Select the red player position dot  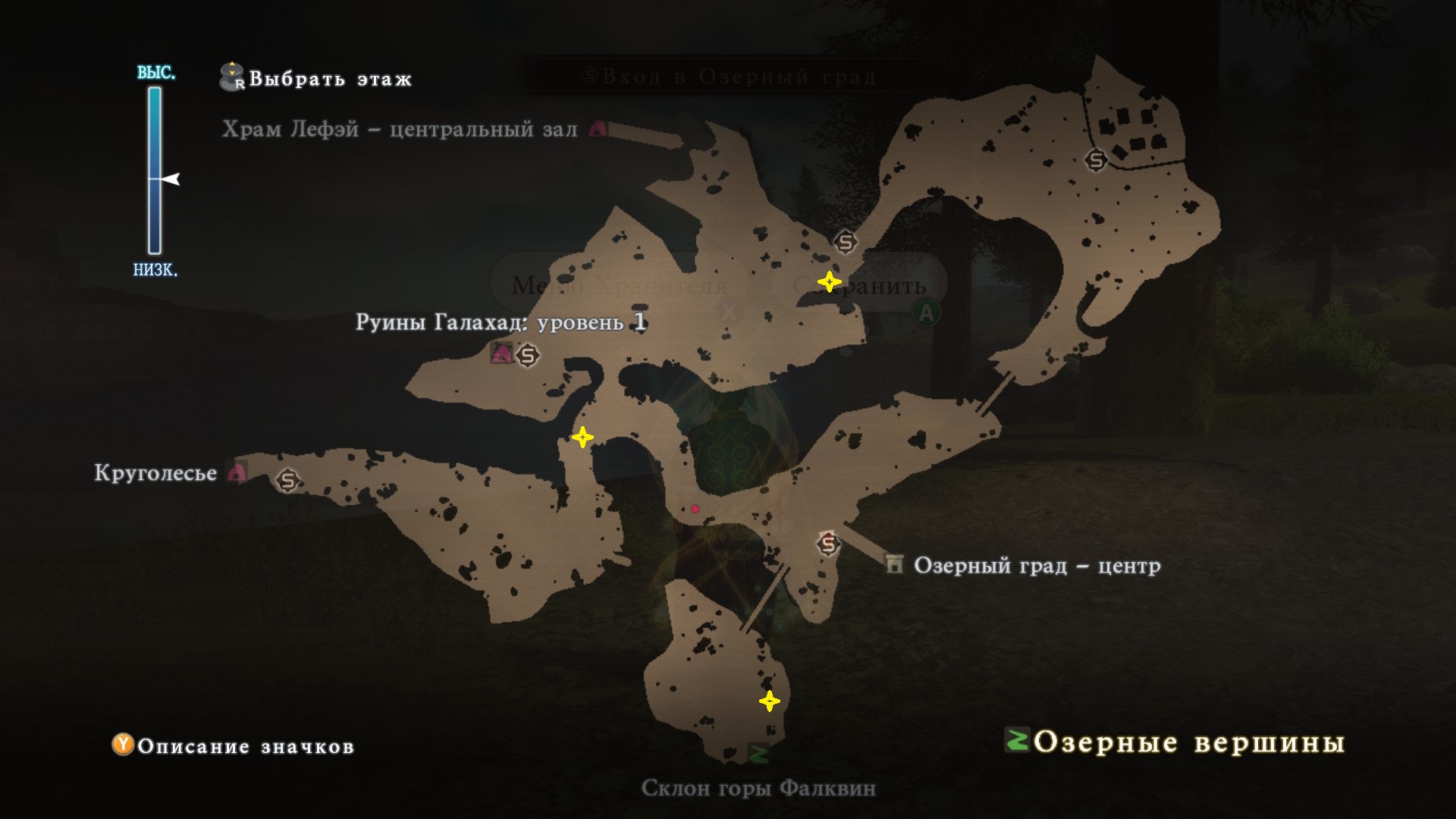coord(695,509)
